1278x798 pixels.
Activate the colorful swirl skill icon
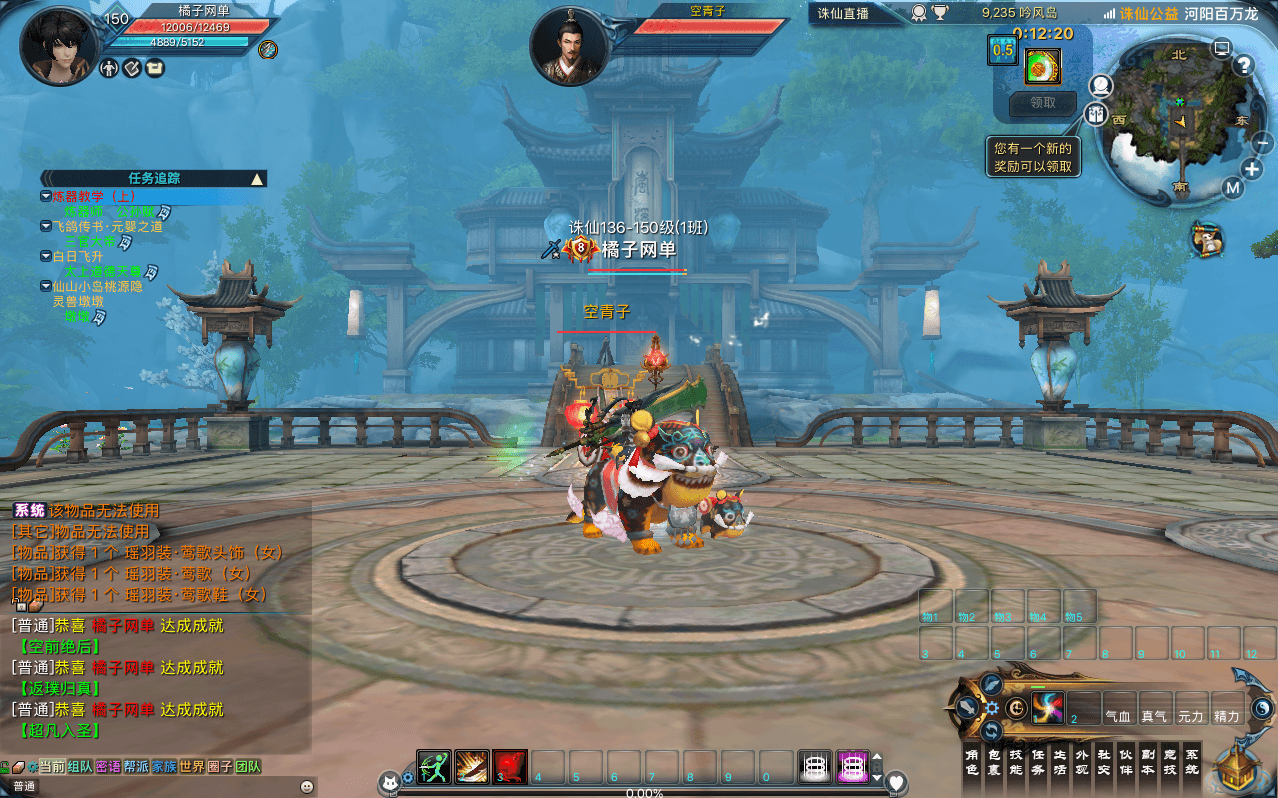tap(1048, 707)
